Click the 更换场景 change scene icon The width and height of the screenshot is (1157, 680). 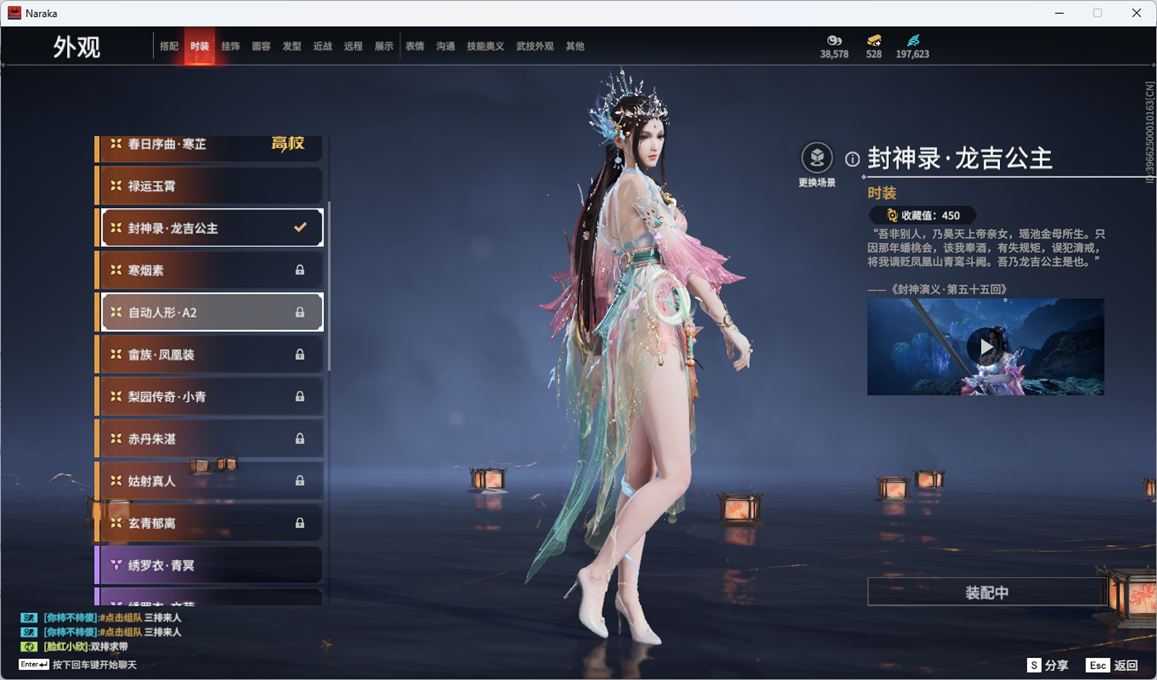817,158
